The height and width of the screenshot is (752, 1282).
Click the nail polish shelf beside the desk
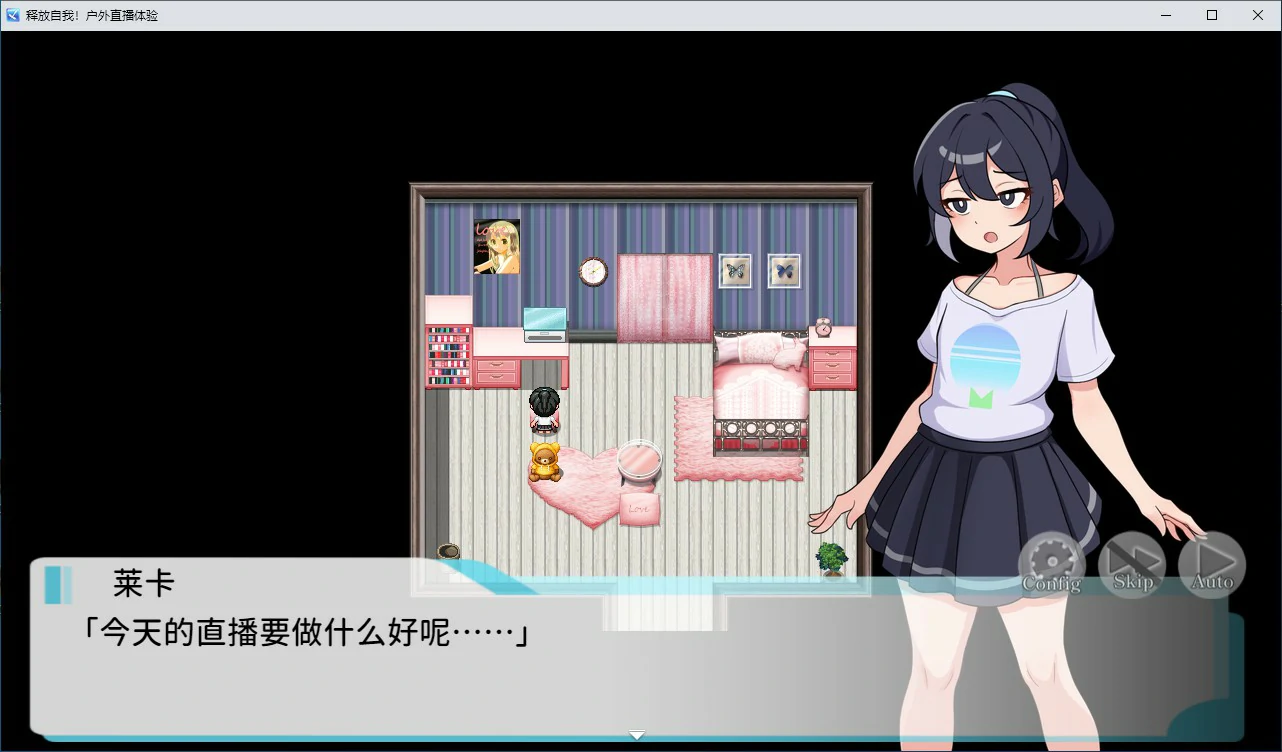point(447,355)
